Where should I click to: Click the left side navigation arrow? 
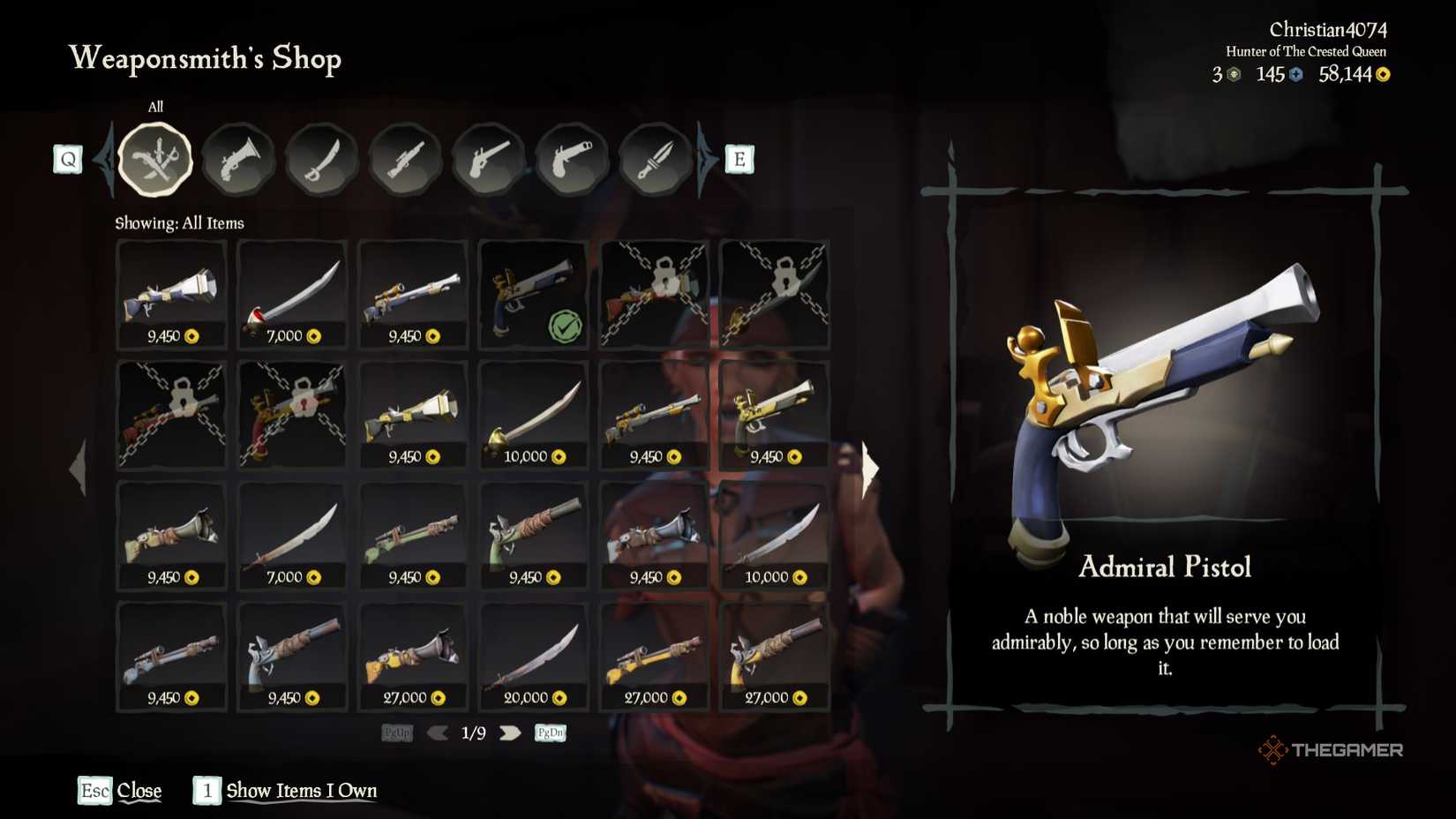coord(78,468)
